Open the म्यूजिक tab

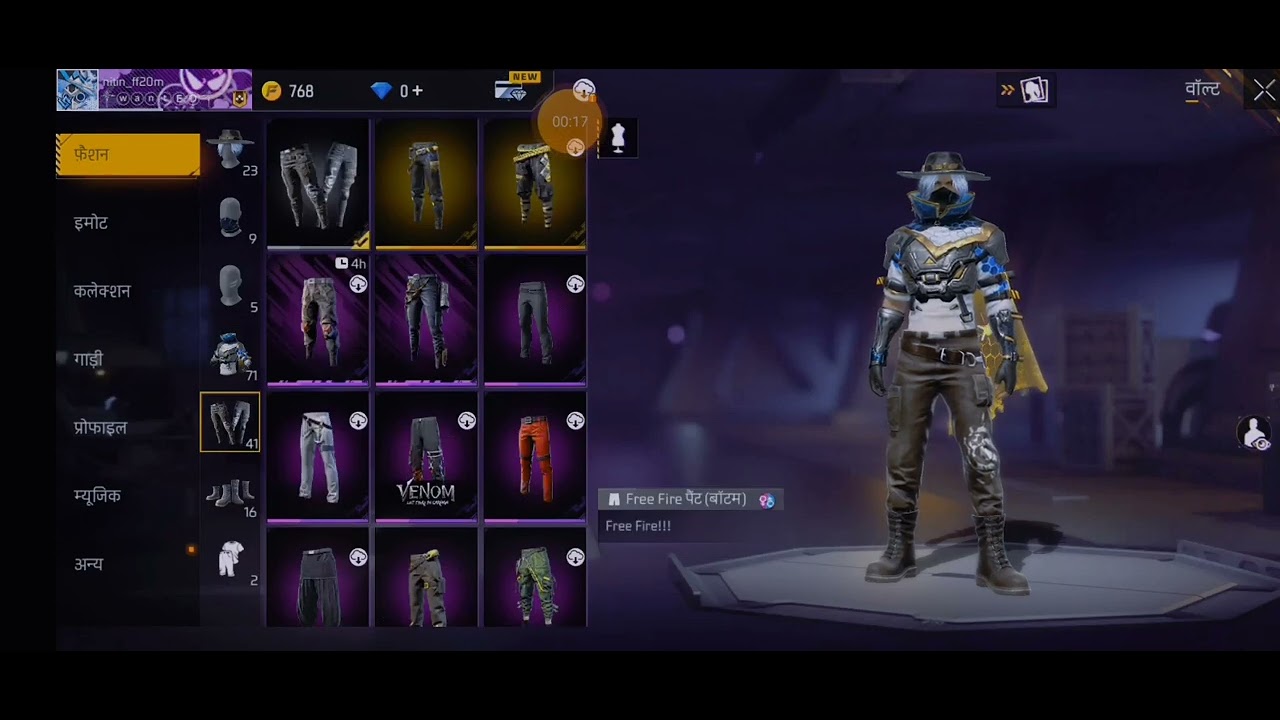[97, 496]
